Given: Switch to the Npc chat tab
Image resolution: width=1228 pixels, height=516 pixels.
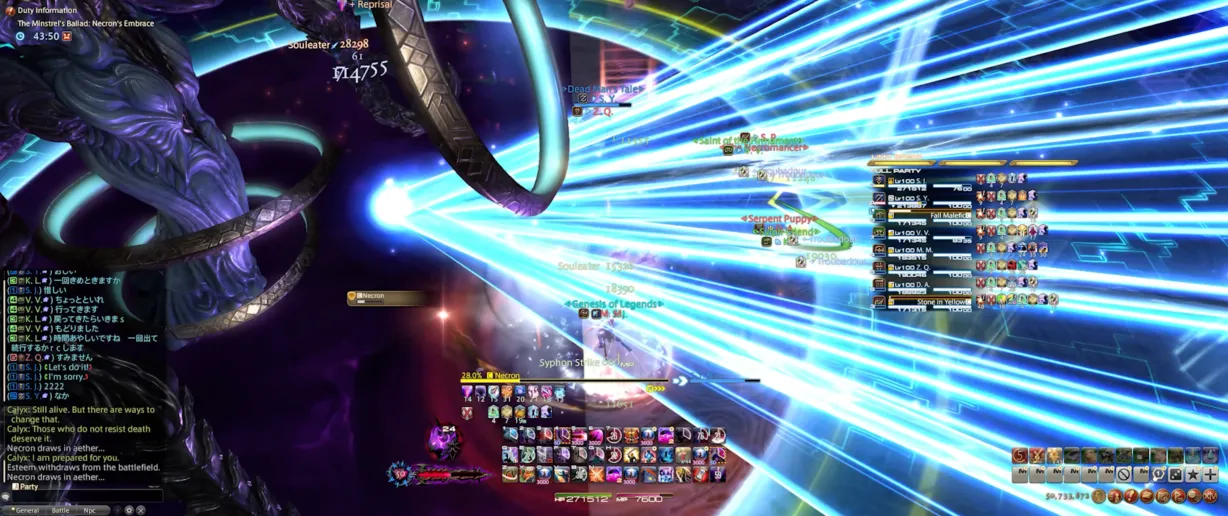Looking at the screenshot, I should click(90, 510).
